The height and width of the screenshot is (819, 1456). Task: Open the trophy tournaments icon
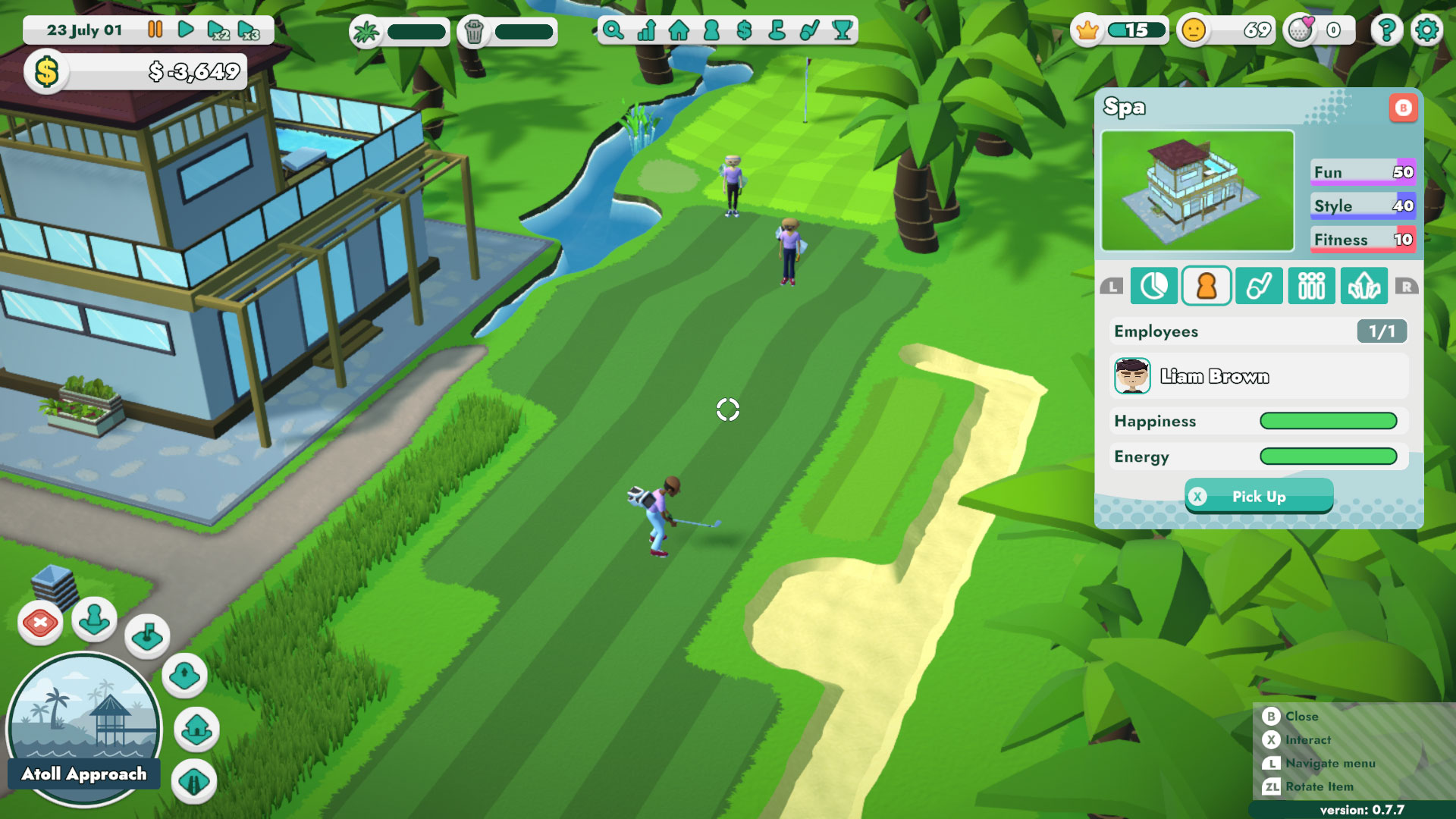pos(841,30)
